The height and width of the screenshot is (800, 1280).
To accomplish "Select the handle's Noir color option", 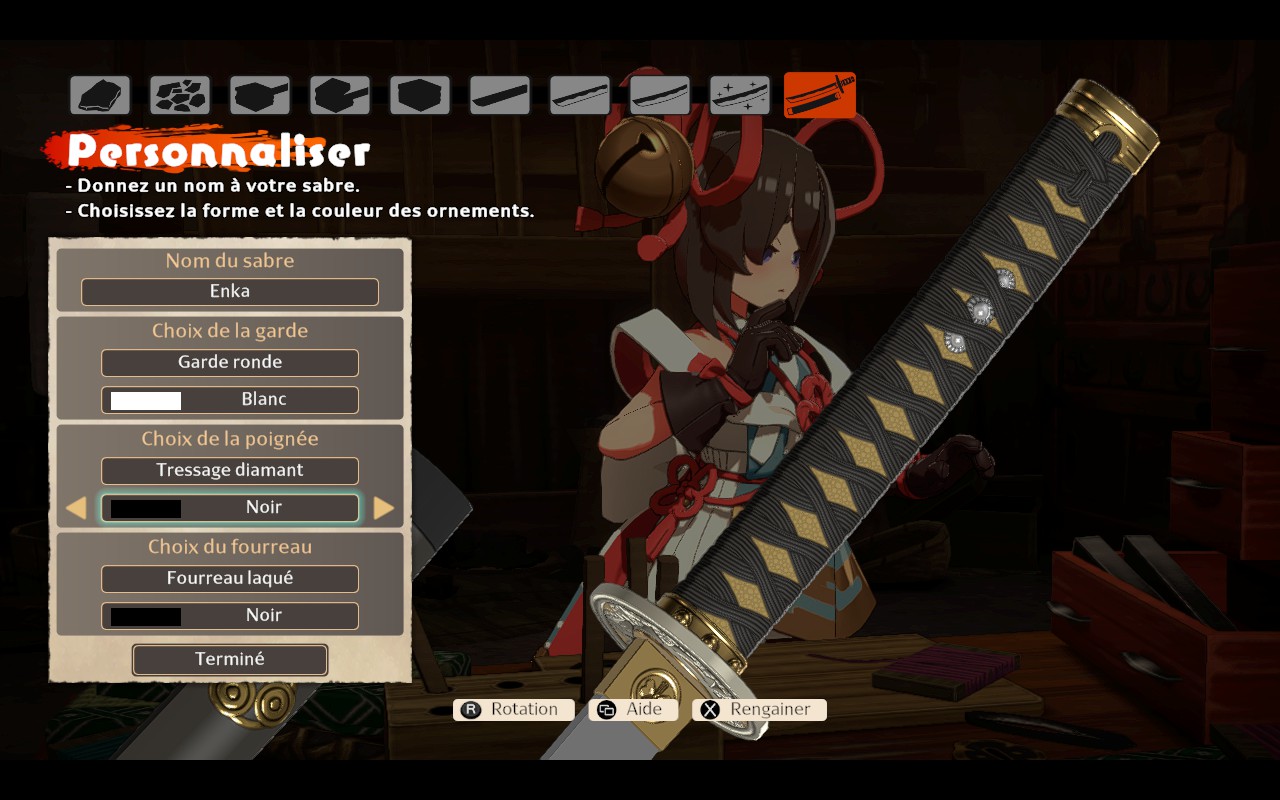I will pyautogui.click(x=230, y=508).
